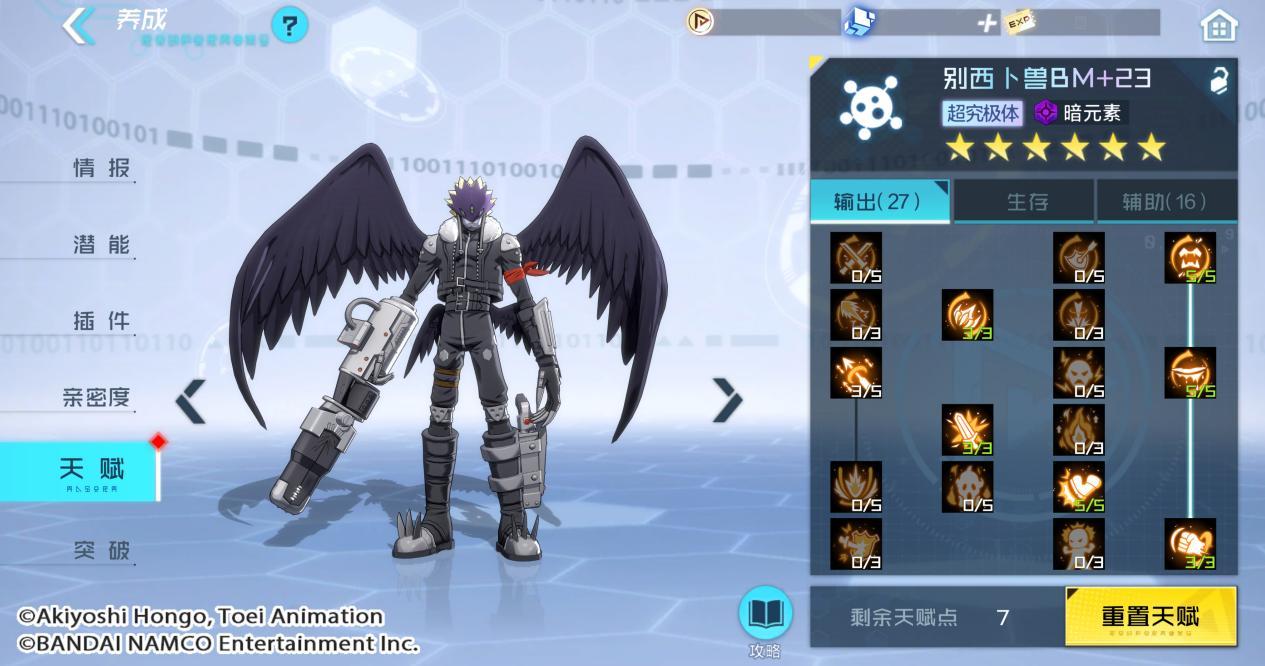The width and height of the screenshot is (1265, 666).
Task: Switch to the 生存 survival tab
Action: 1026,202
